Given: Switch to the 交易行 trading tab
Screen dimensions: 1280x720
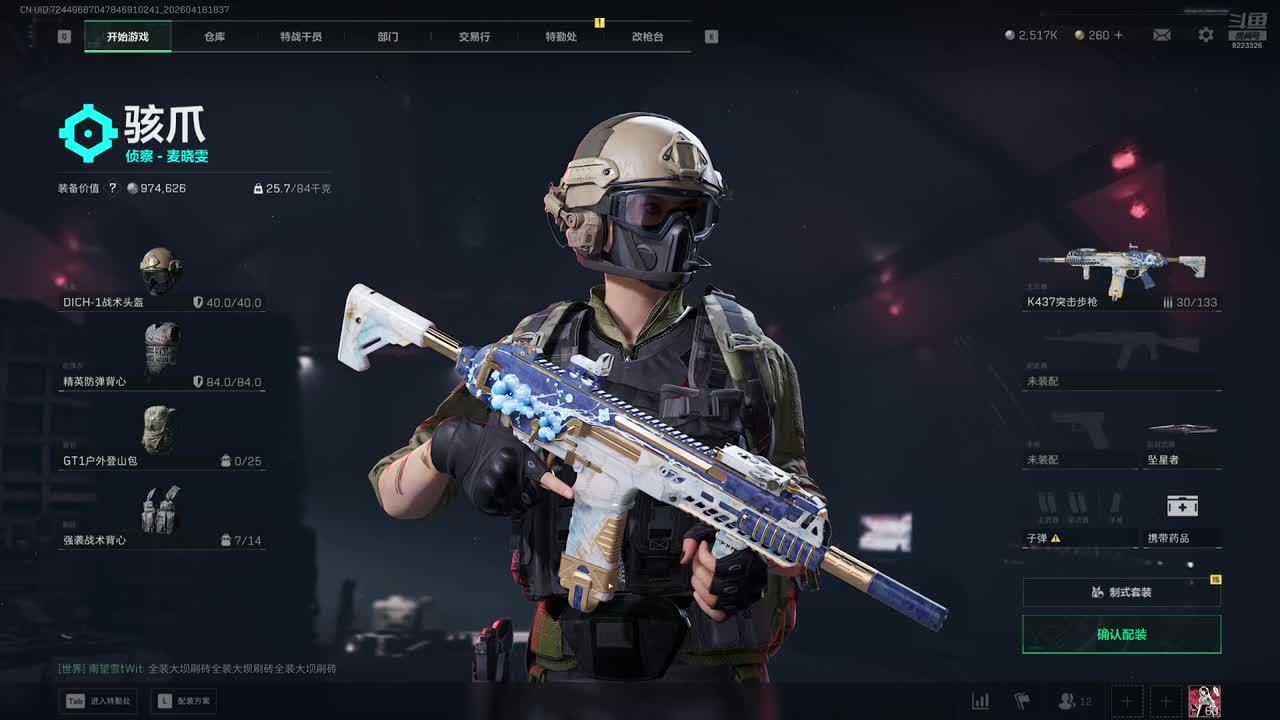Looking at the screenshot, I should pyautogui.click(x=474, y=37).
